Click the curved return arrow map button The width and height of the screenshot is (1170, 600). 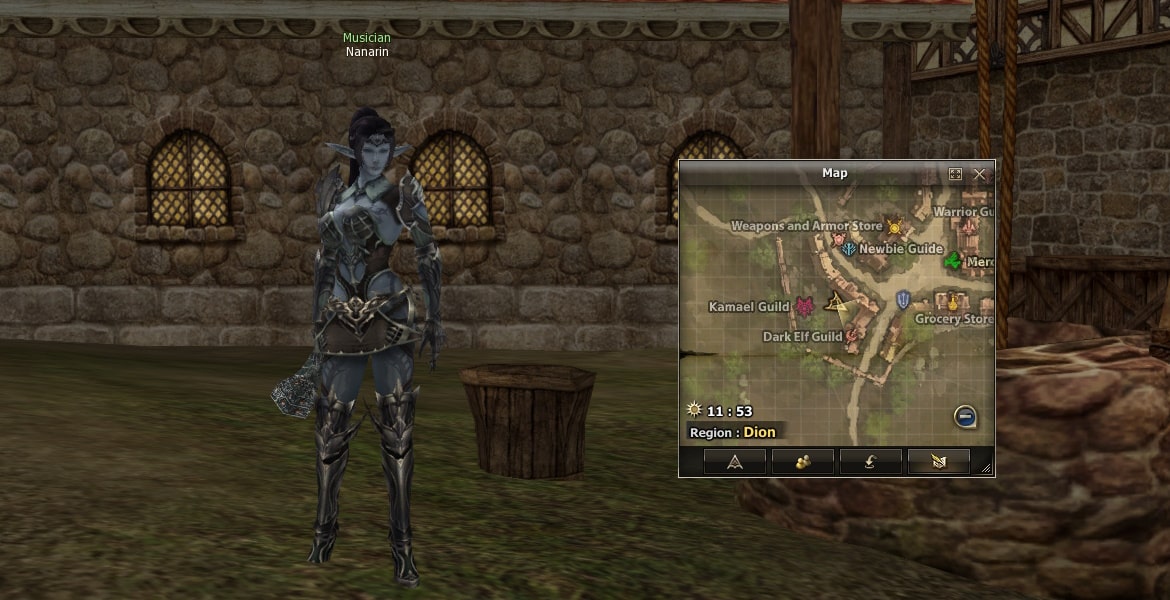[871, 461]
